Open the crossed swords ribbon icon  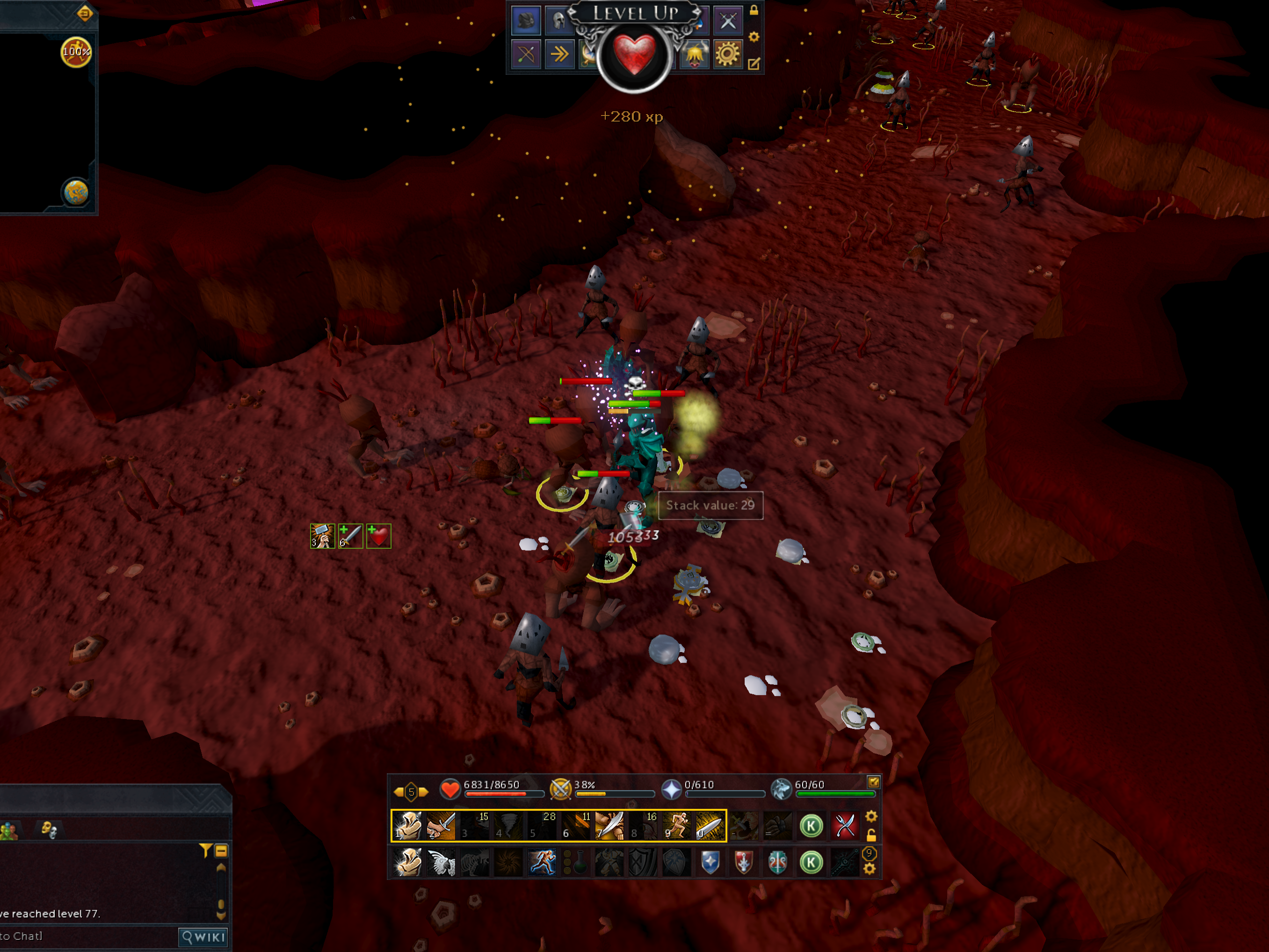point(727,21)
